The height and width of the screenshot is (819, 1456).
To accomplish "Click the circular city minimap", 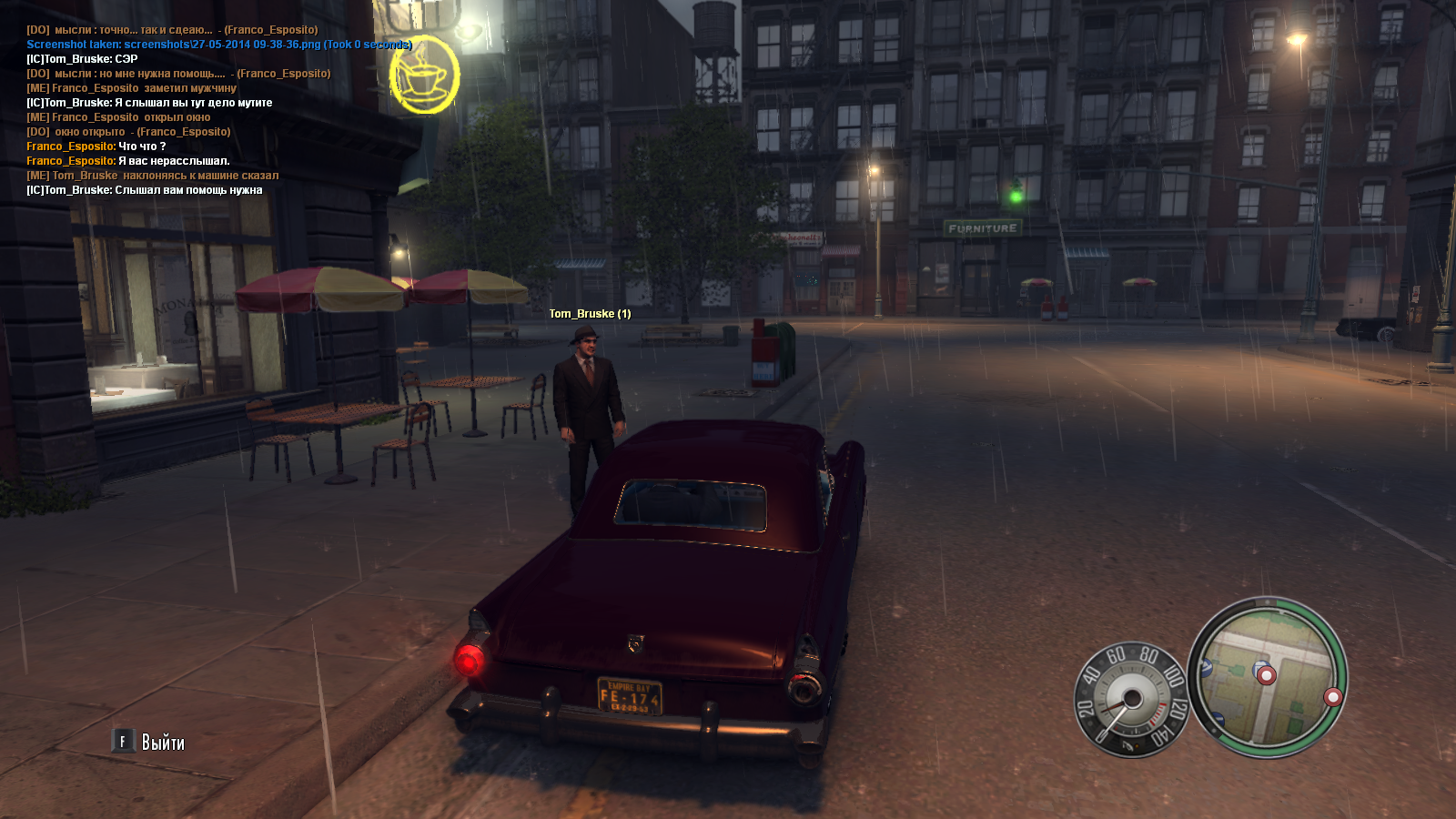I will [1268, 677].
